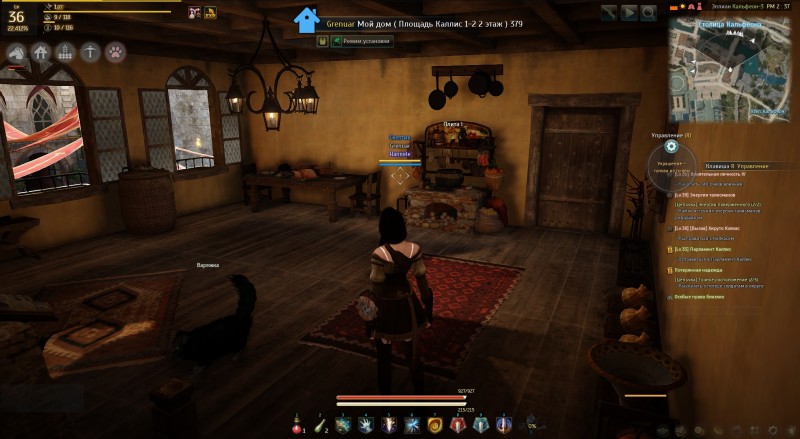Screen dimensions: 800x439
Task: Click the small green bag icon under house title
Action: tap(323, 41)
